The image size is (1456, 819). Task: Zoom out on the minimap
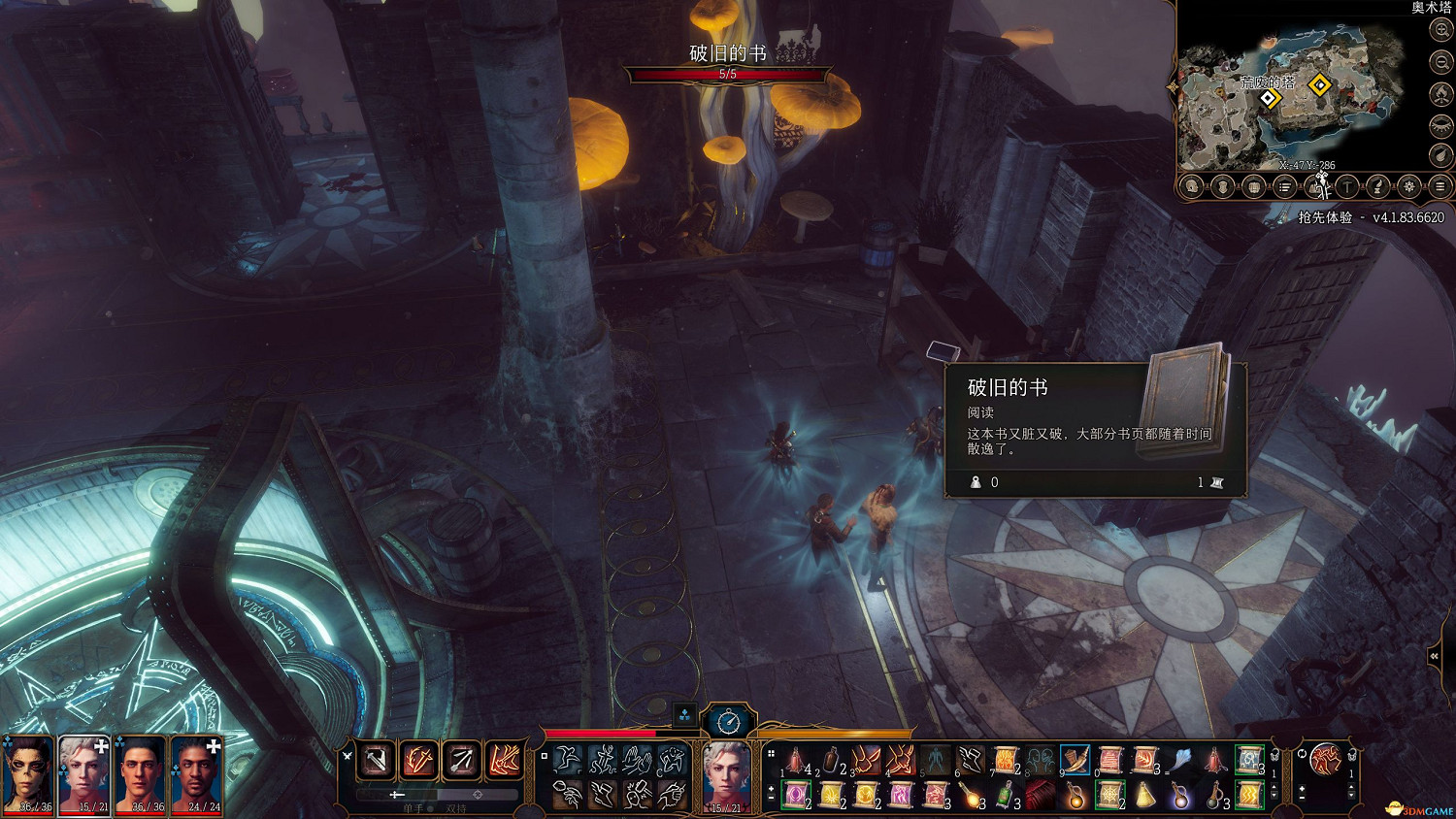pyautogui.click(x=1441, y=62)
